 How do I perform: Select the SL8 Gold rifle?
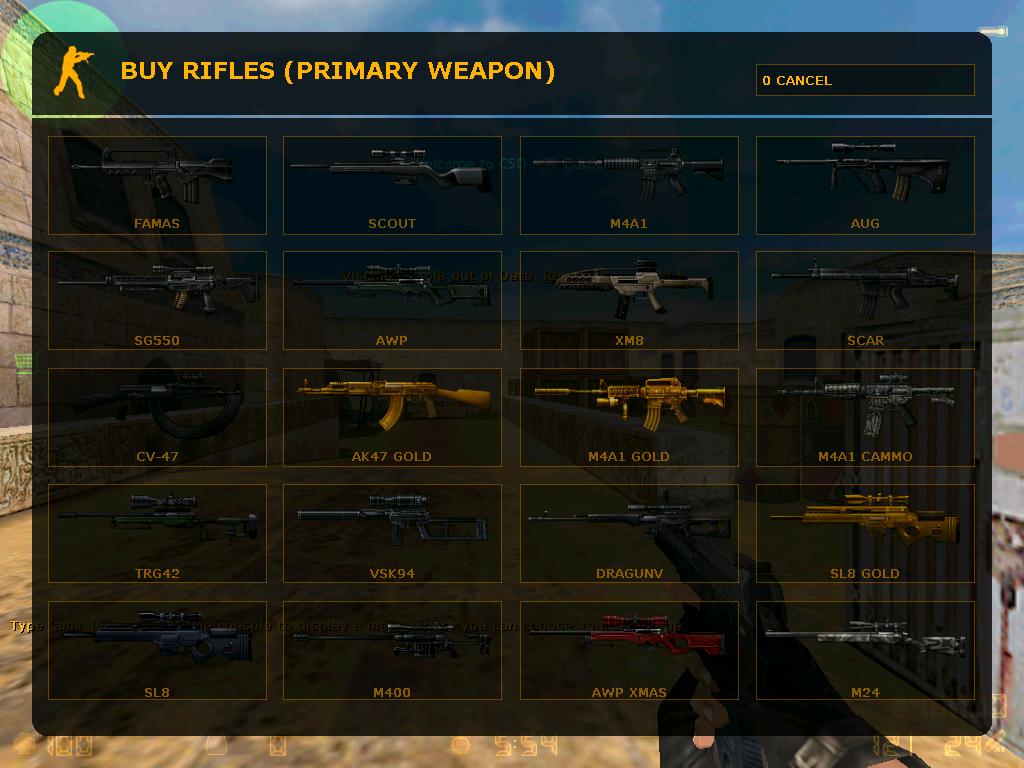(865, 534)
